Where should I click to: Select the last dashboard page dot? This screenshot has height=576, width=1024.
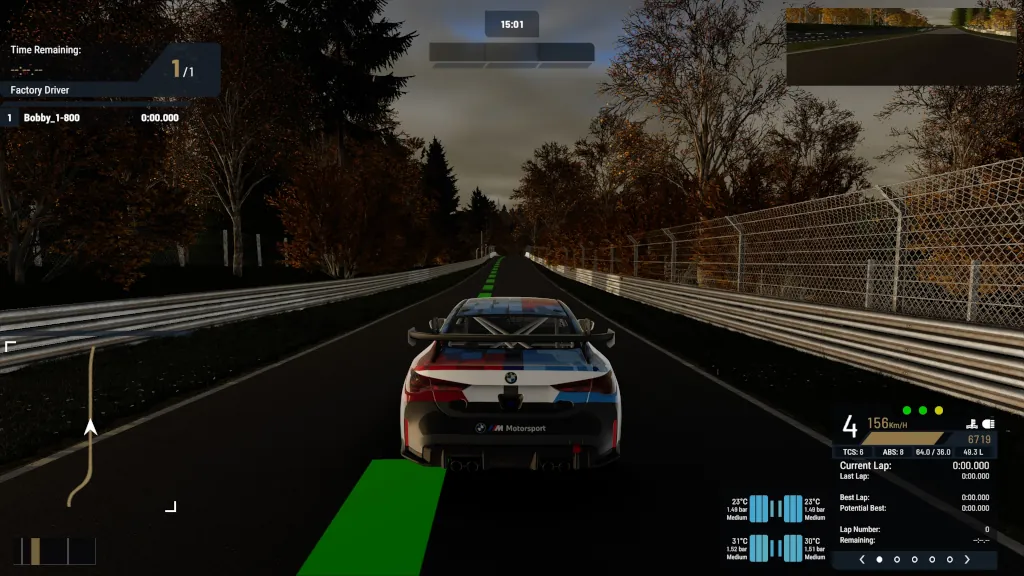(x=949, y=560)
